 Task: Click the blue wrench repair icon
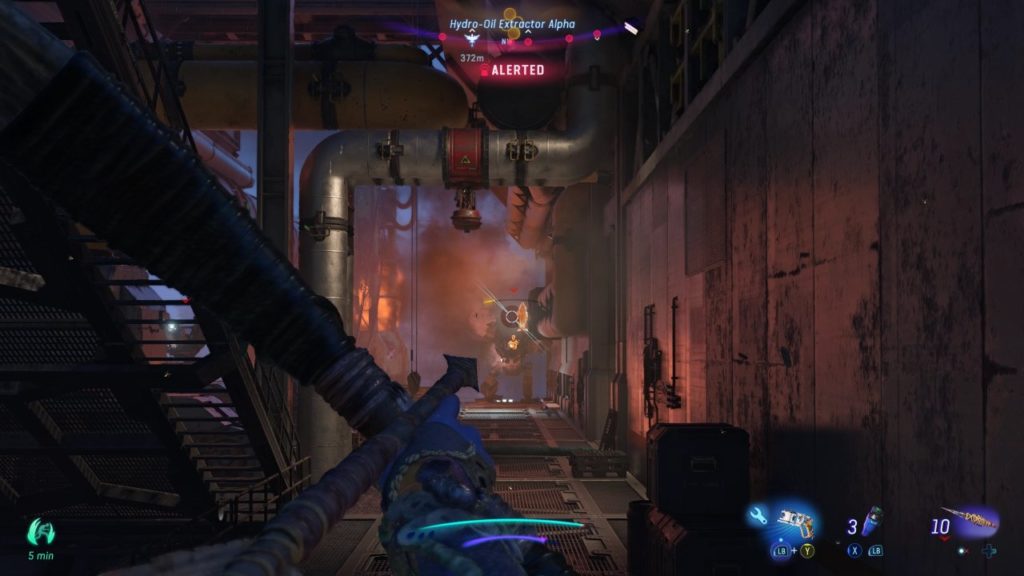pyautogui.click(x=757, y=516)
